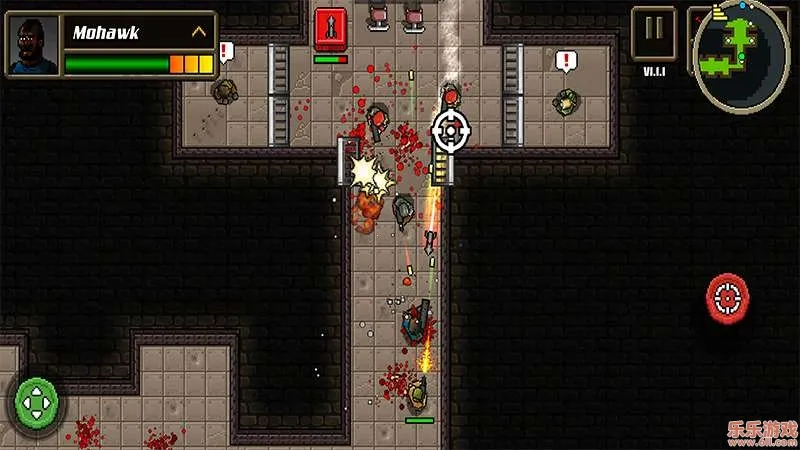Viewport: 800px width, 450px height.
Task: Tap the green directional movement pad
Action: tap(38, 402)
